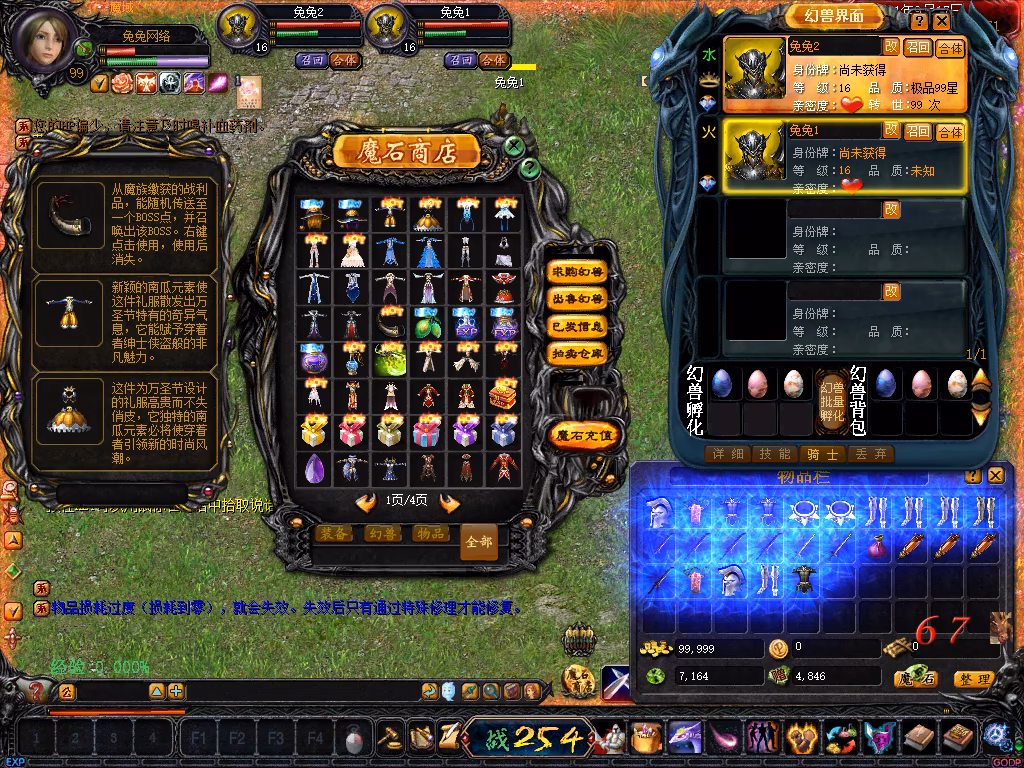Click the 整理 sort button in inventory
1024x768 pixels.
(x=973, y=679)
